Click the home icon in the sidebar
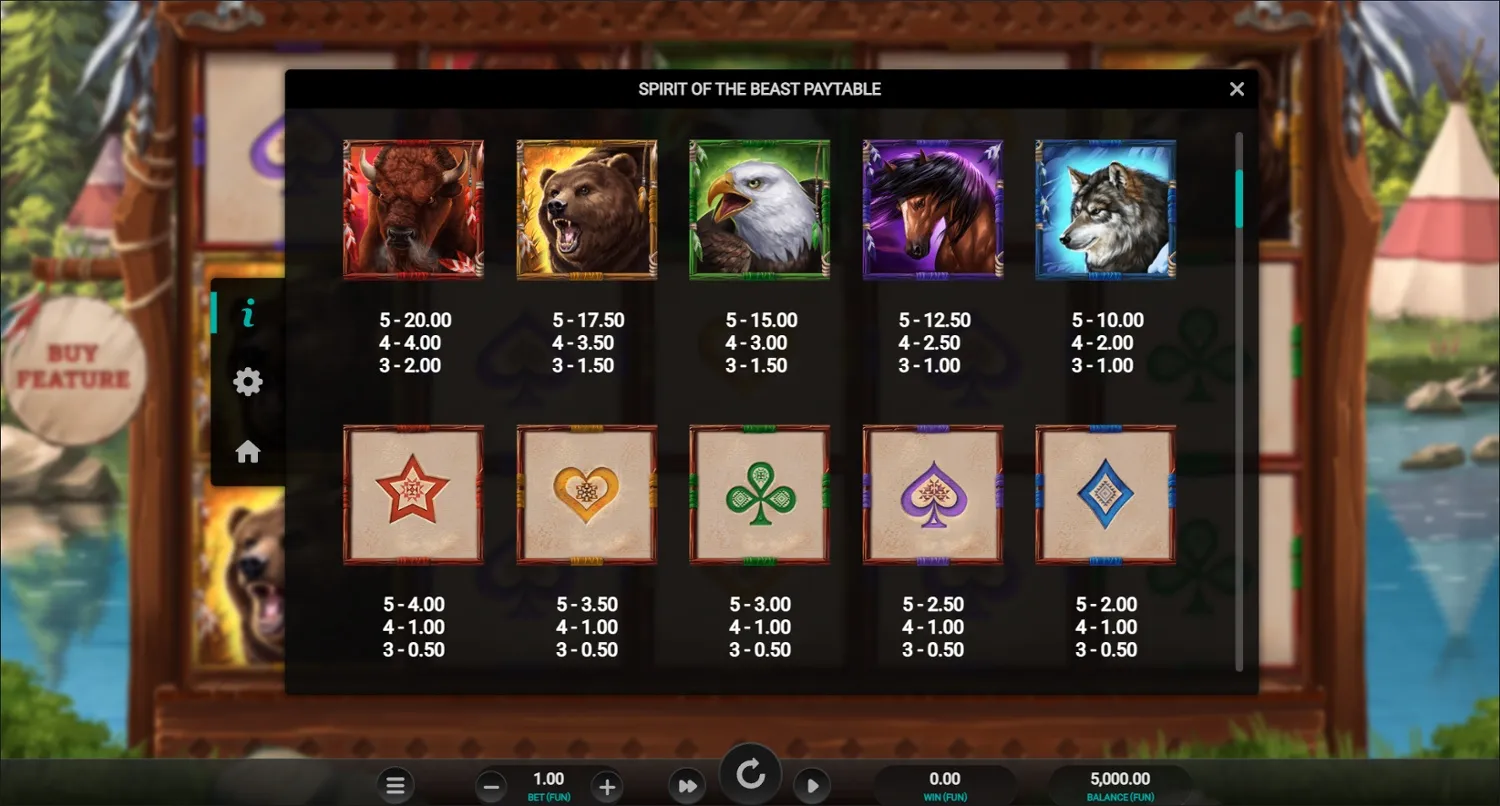Screen dimensions: 1500x806 click(x=247, y=451)
